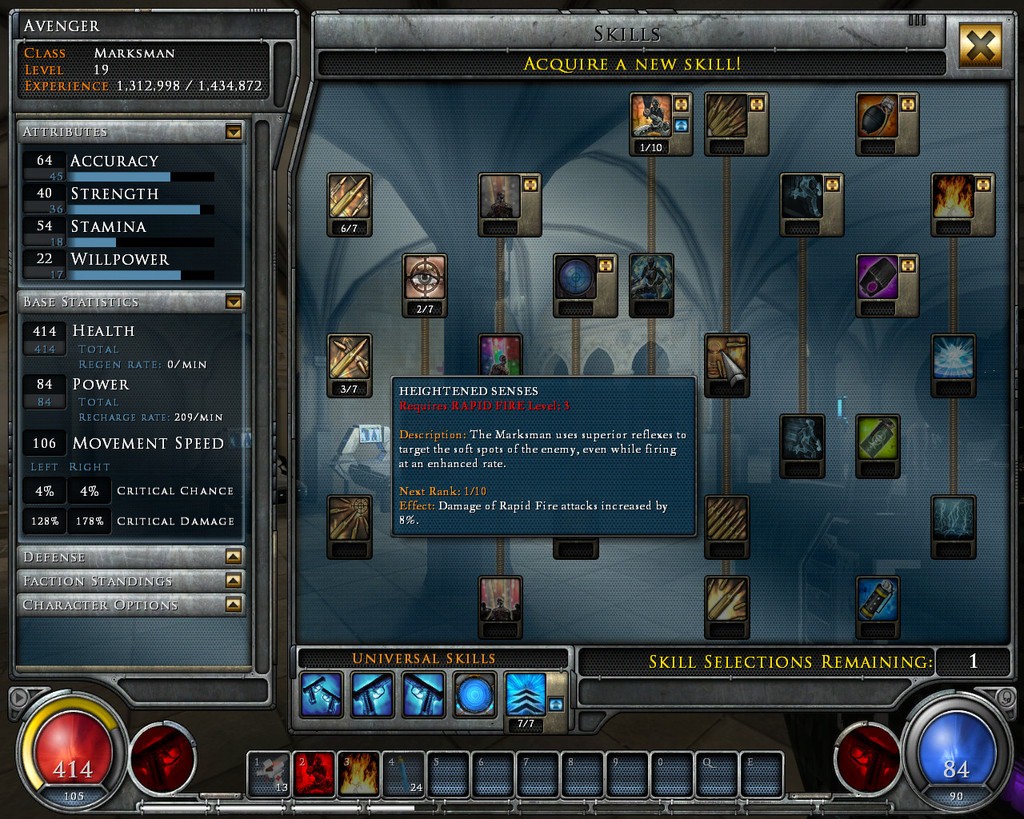
Task: Use hotbar slot 4 item with 24 count
Action: coord(403,774)
